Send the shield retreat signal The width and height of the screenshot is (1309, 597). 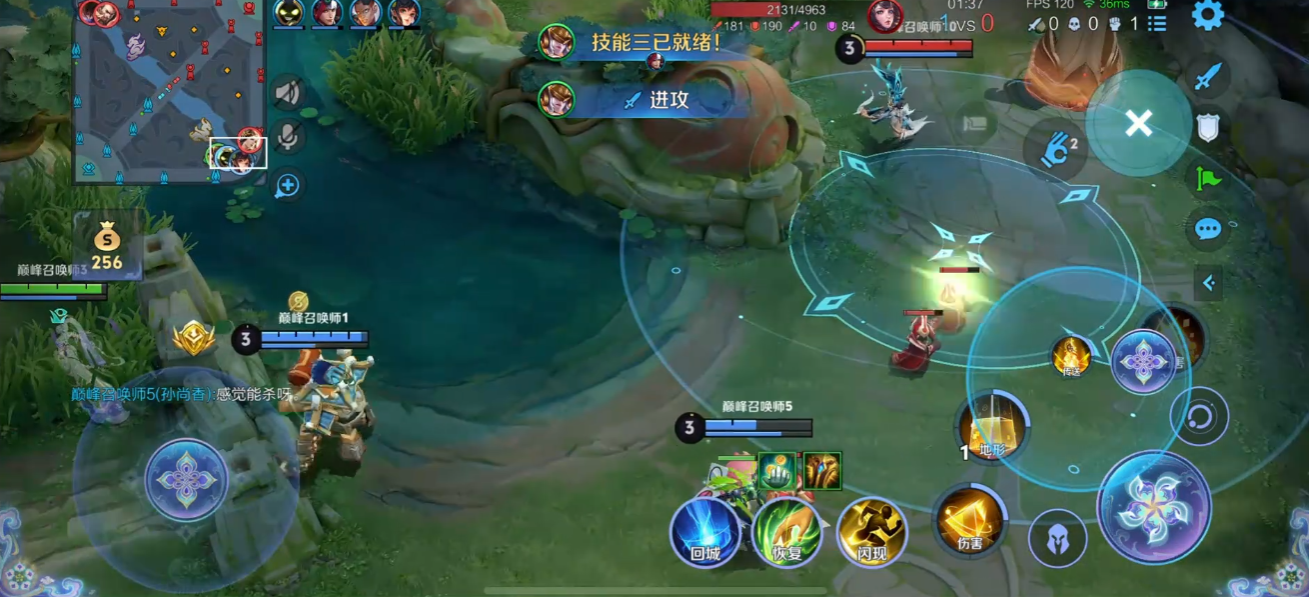coord(1208,127)
